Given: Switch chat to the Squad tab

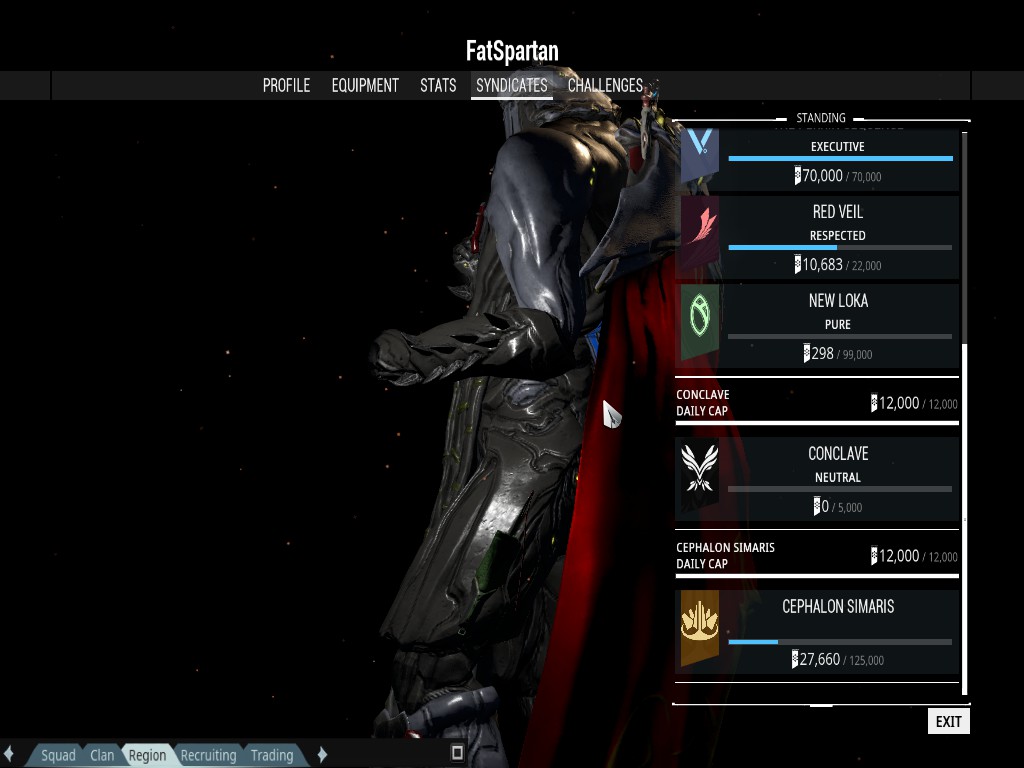Looking at the screenshot, I should 58,755.
